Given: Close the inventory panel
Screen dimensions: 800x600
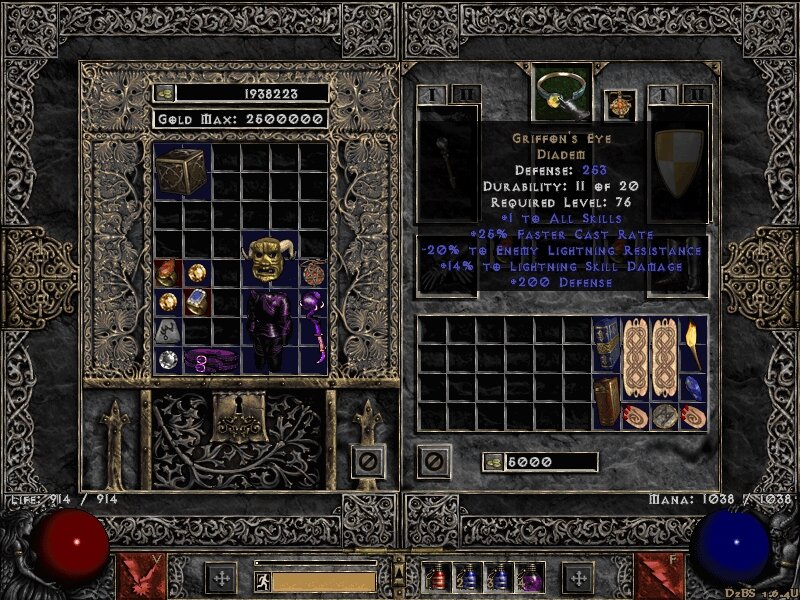Looking at the screenshot, I should (433, 461).
